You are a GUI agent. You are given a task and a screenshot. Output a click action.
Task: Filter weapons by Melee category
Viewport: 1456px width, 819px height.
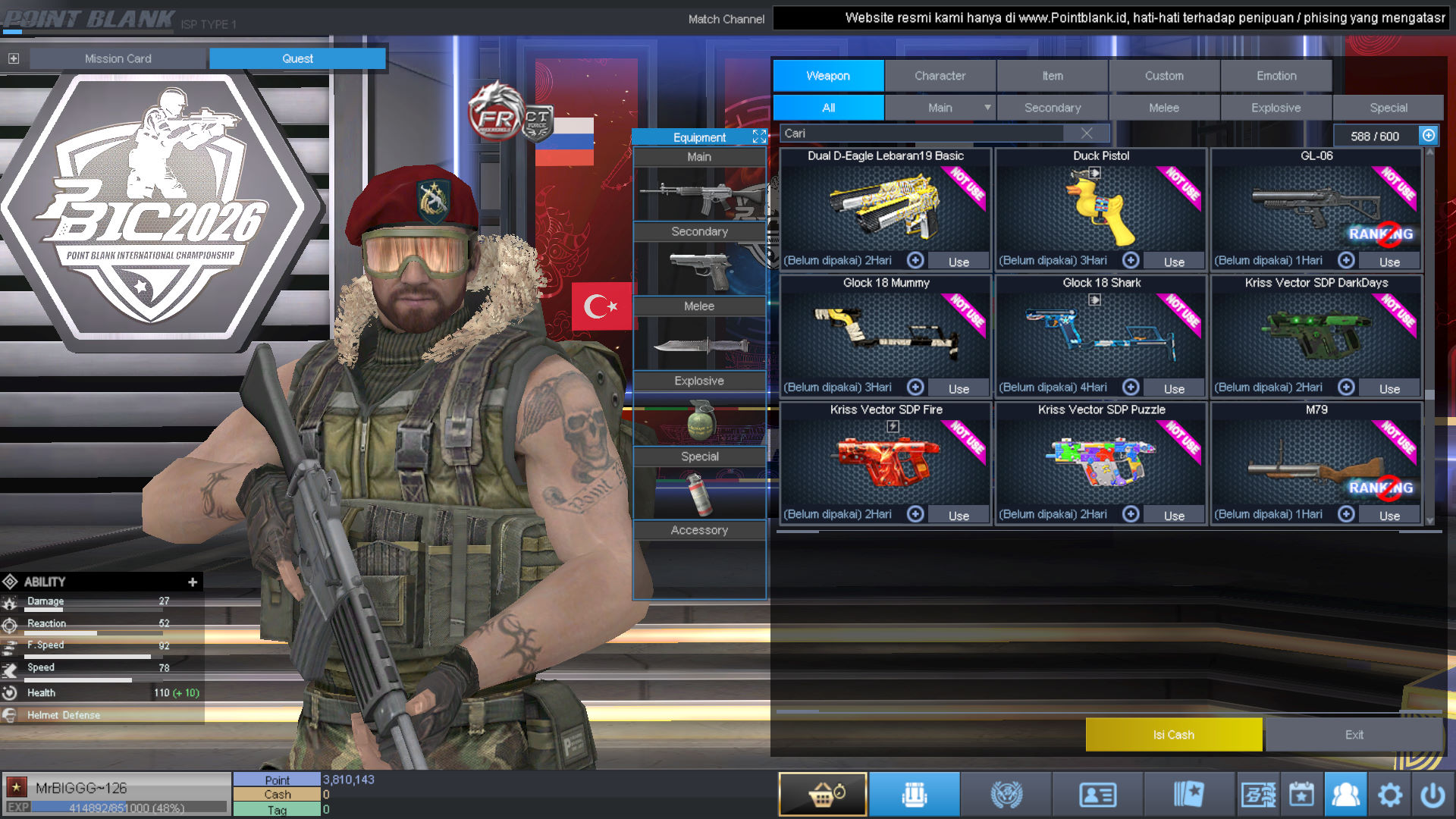pos(1163,108)
